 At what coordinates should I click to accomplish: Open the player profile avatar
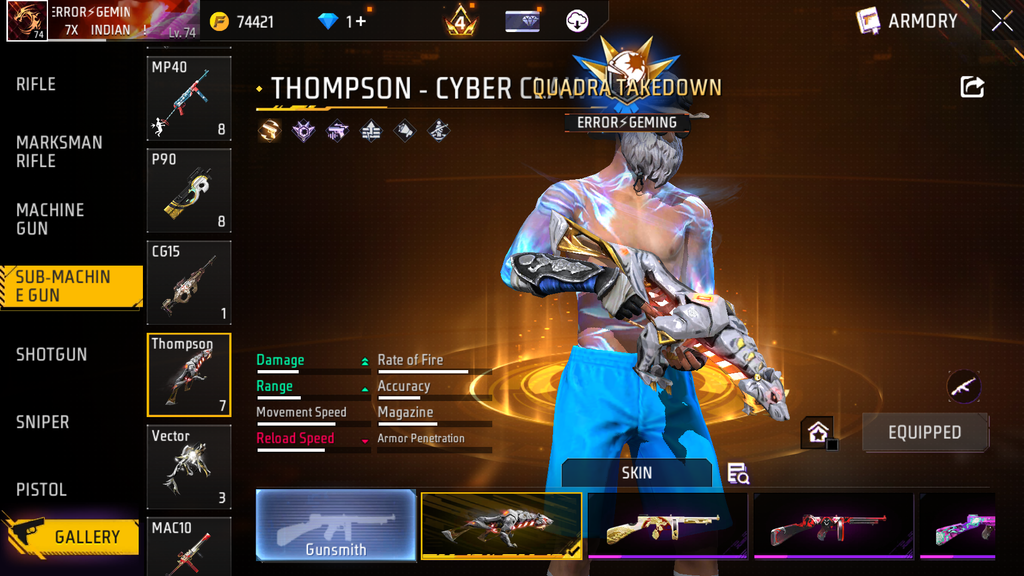pos(27,21)
